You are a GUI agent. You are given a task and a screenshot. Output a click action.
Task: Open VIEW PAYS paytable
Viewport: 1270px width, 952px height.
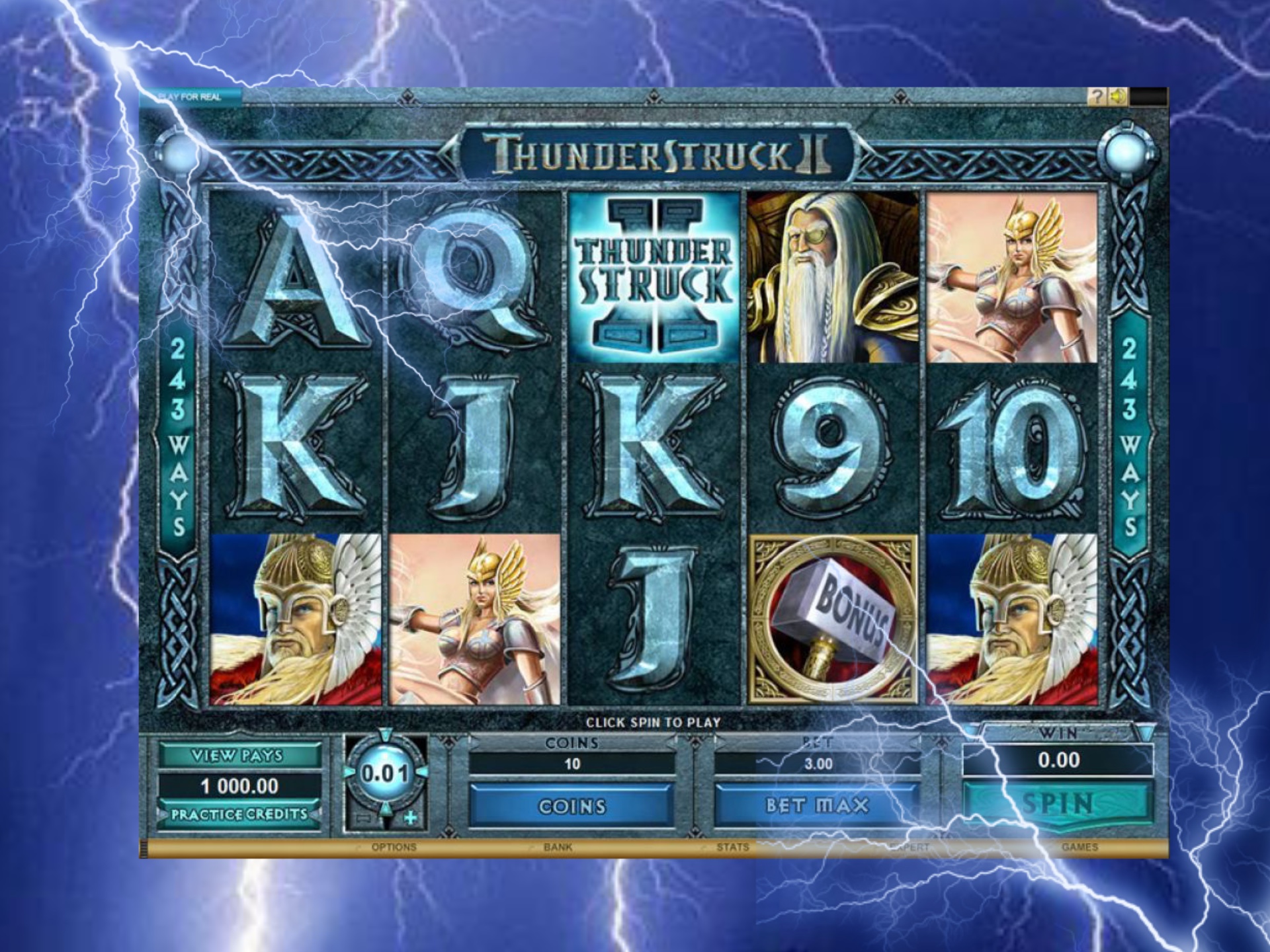pos(239,754)
